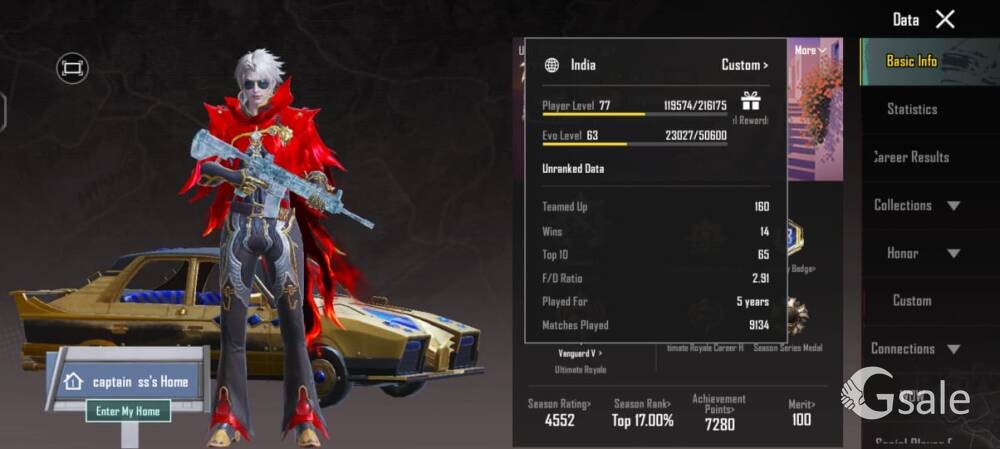Open the Custom link next to India
The height and width of the screenshot is (449, 1000).
pos(744,65)
